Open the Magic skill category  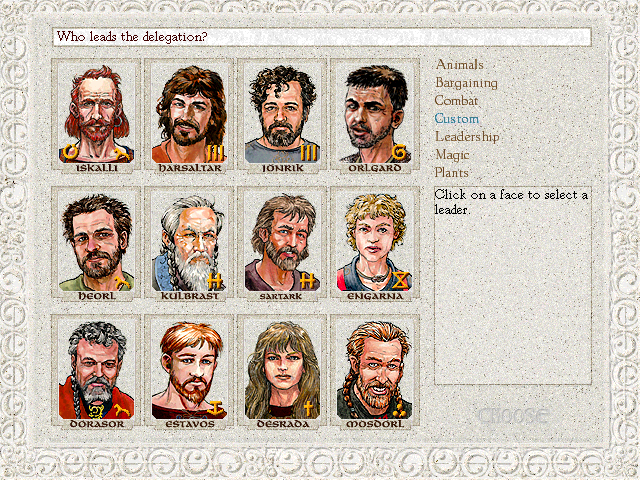click(452, 155)
